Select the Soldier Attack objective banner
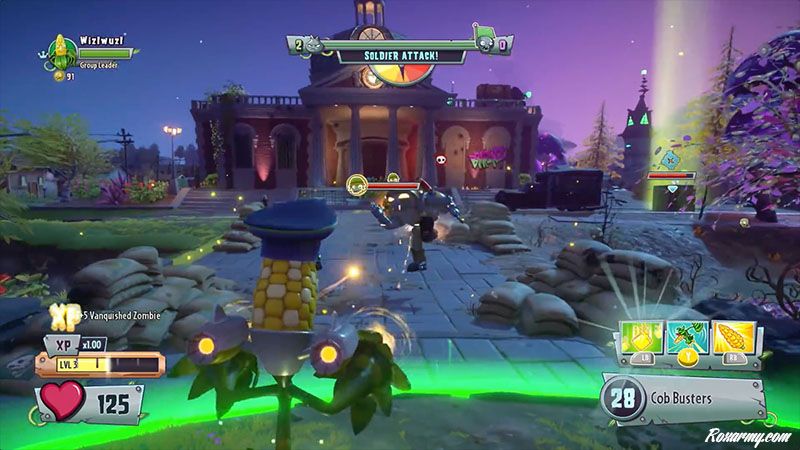This screenshot has width=800, height=450. pyautogui.click(x=401, y=55)
